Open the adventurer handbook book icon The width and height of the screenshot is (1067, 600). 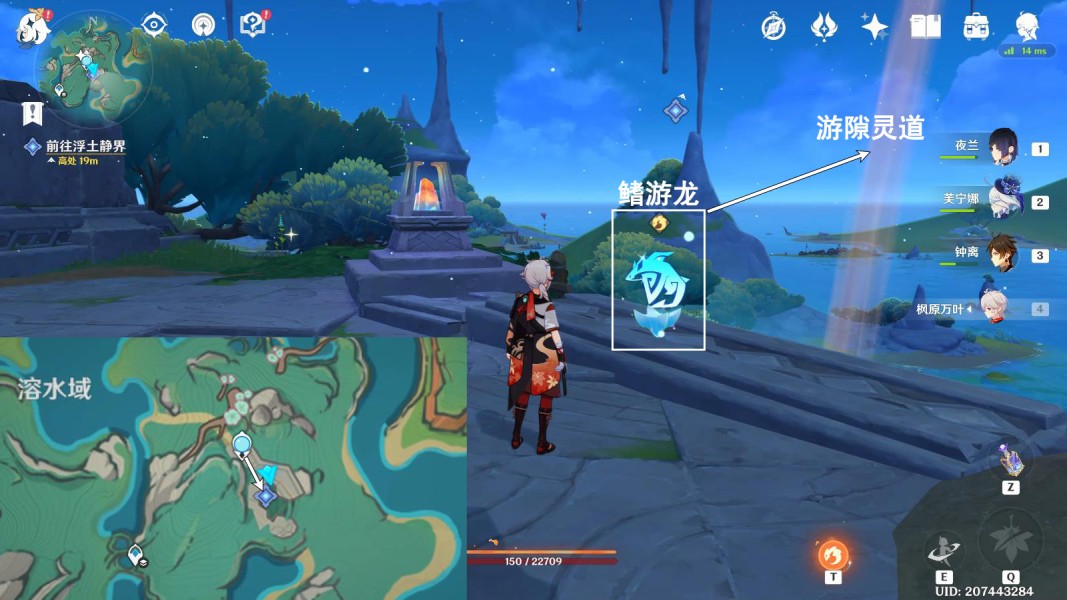coord(925,27)
